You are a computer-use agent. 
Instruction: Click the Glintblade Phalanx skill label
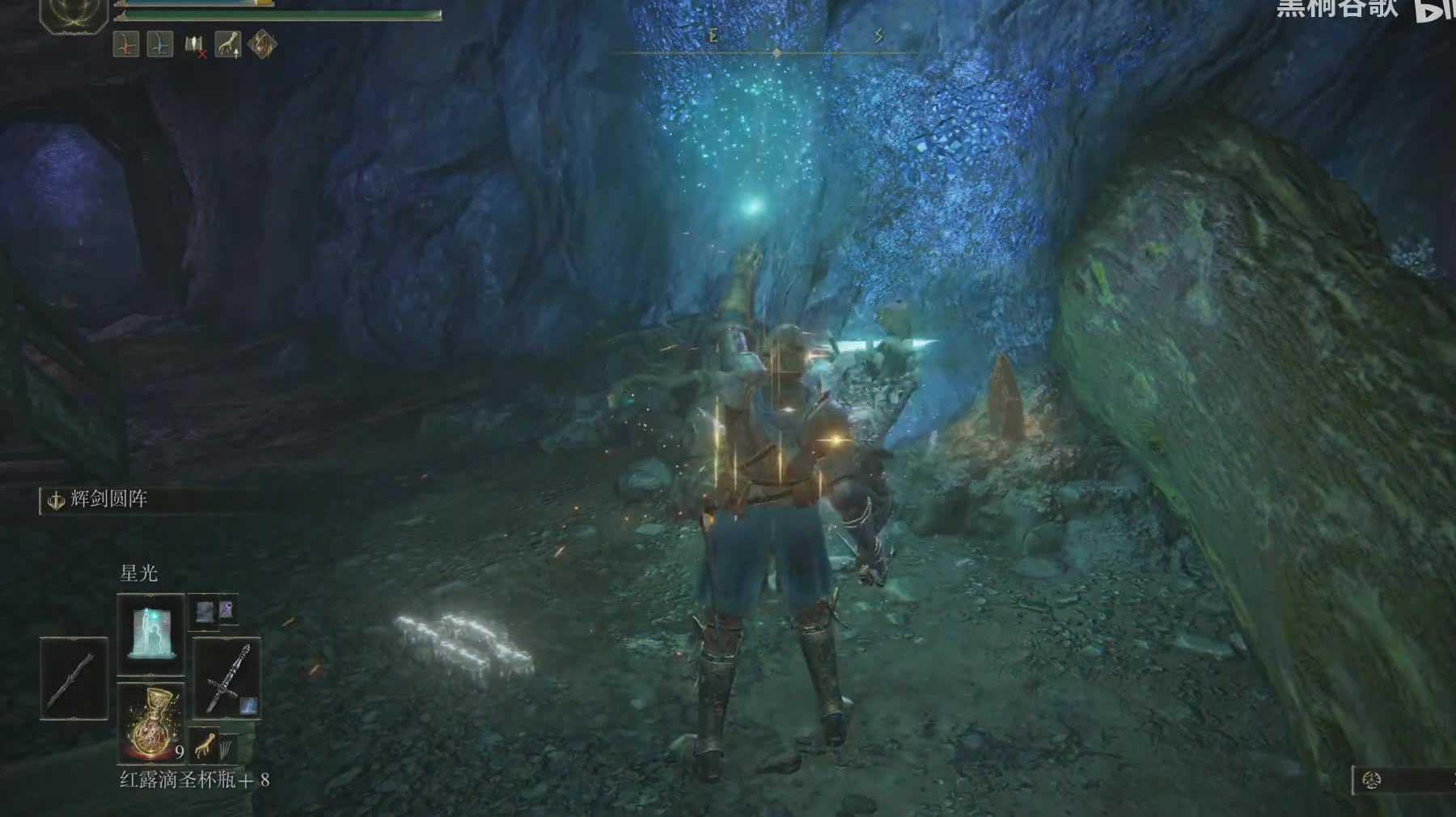108,500
